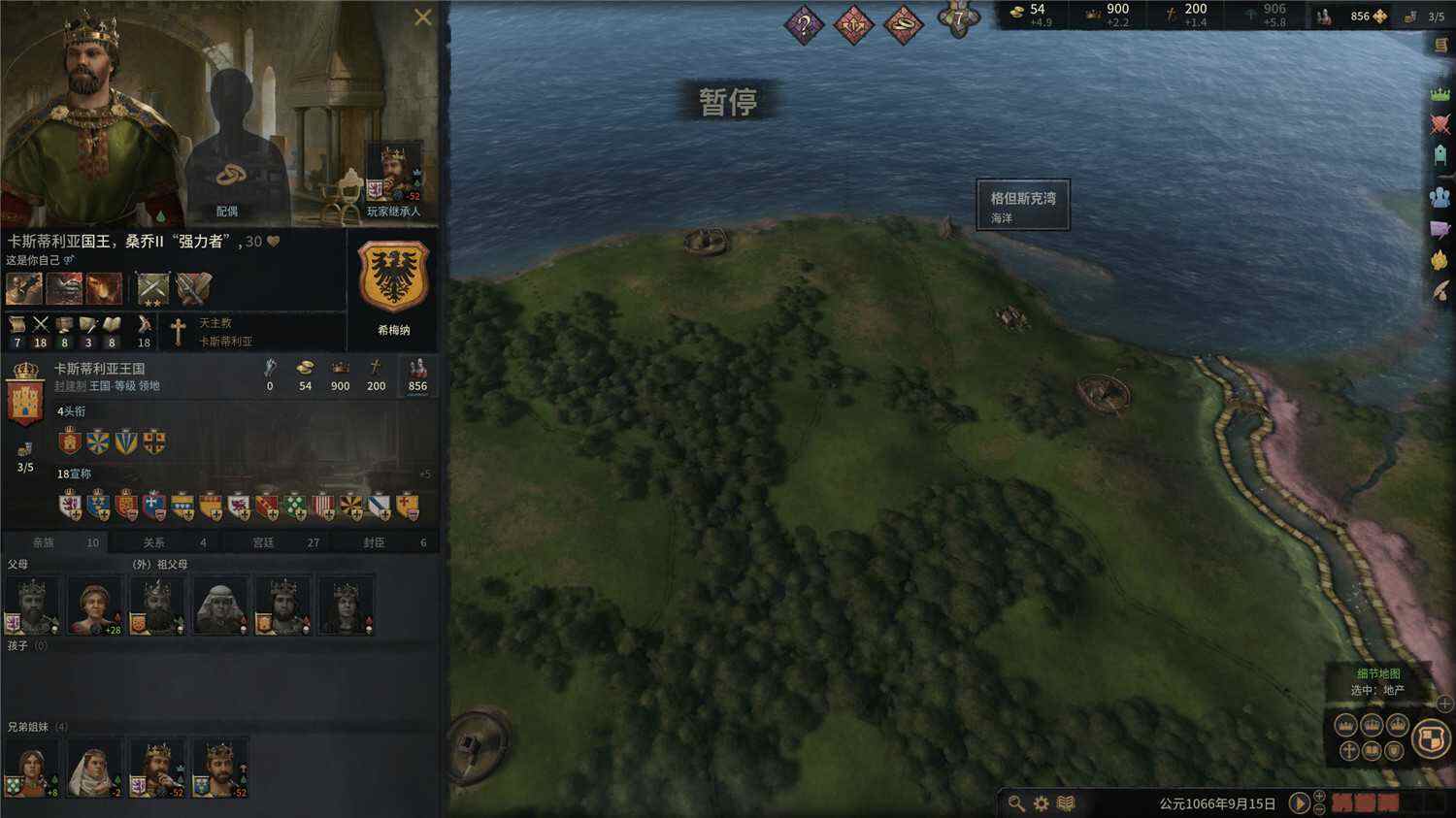Unpause the game with the play button
Screen dimensions: 1456x818
pos(1301,802)
